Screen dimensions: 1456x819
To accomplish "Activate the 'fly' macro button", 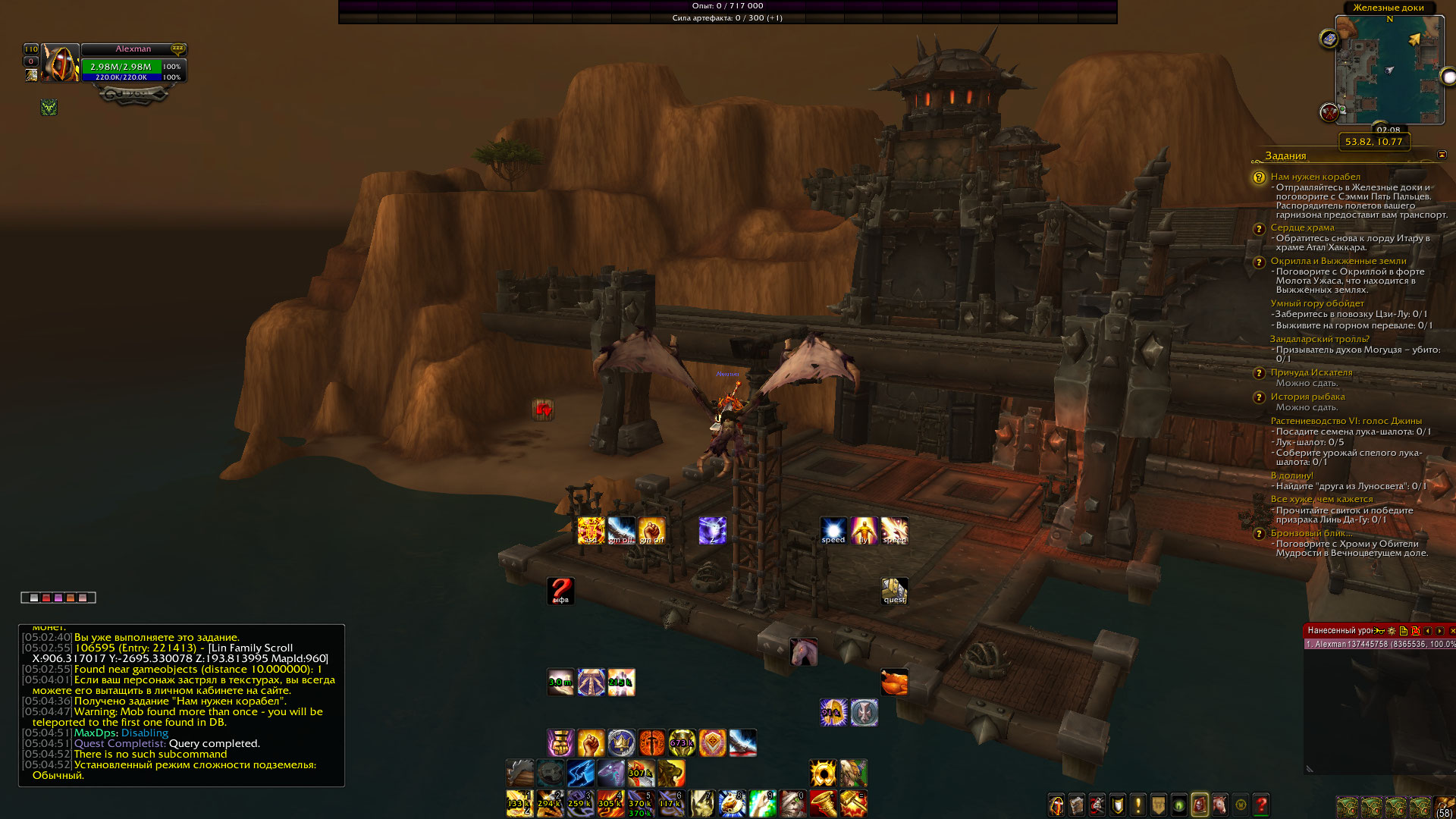I will pyautogui.click(x=864, y=530).
